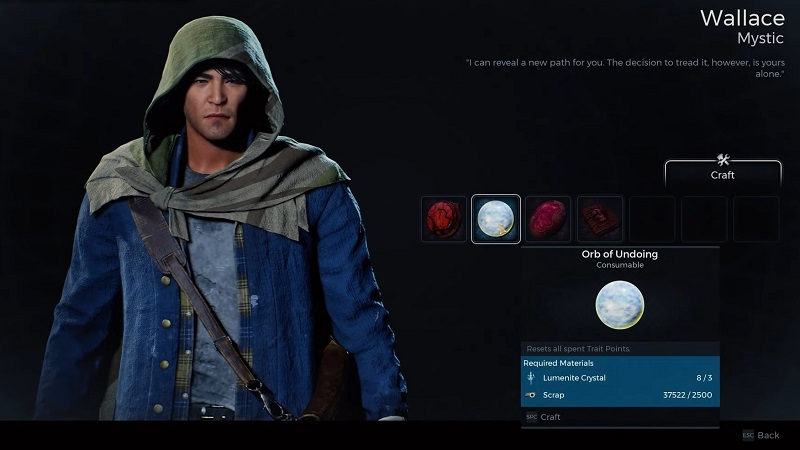Screen dimensions: 800x450
Task: Pick the dark red book item
Action: tap(600, 219)
